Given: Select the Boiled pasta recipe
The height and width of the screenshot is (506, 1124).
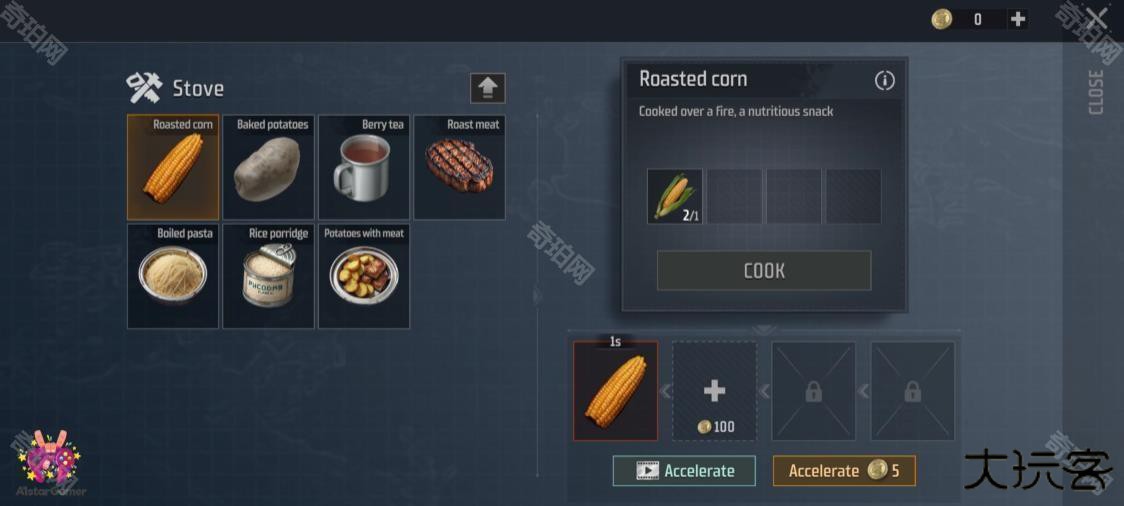Looking at the screenshot, I should (173, 276).
